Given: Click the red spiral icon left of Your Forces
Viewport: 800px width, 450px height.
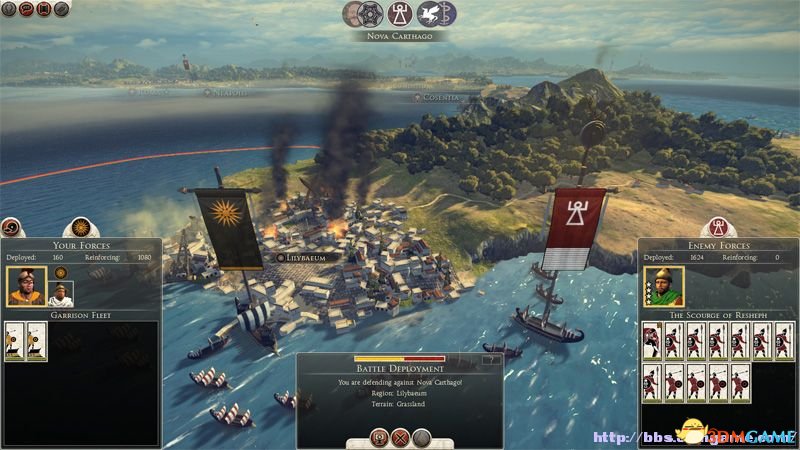Looking at the screenshot, I should [x=11, y=227].
